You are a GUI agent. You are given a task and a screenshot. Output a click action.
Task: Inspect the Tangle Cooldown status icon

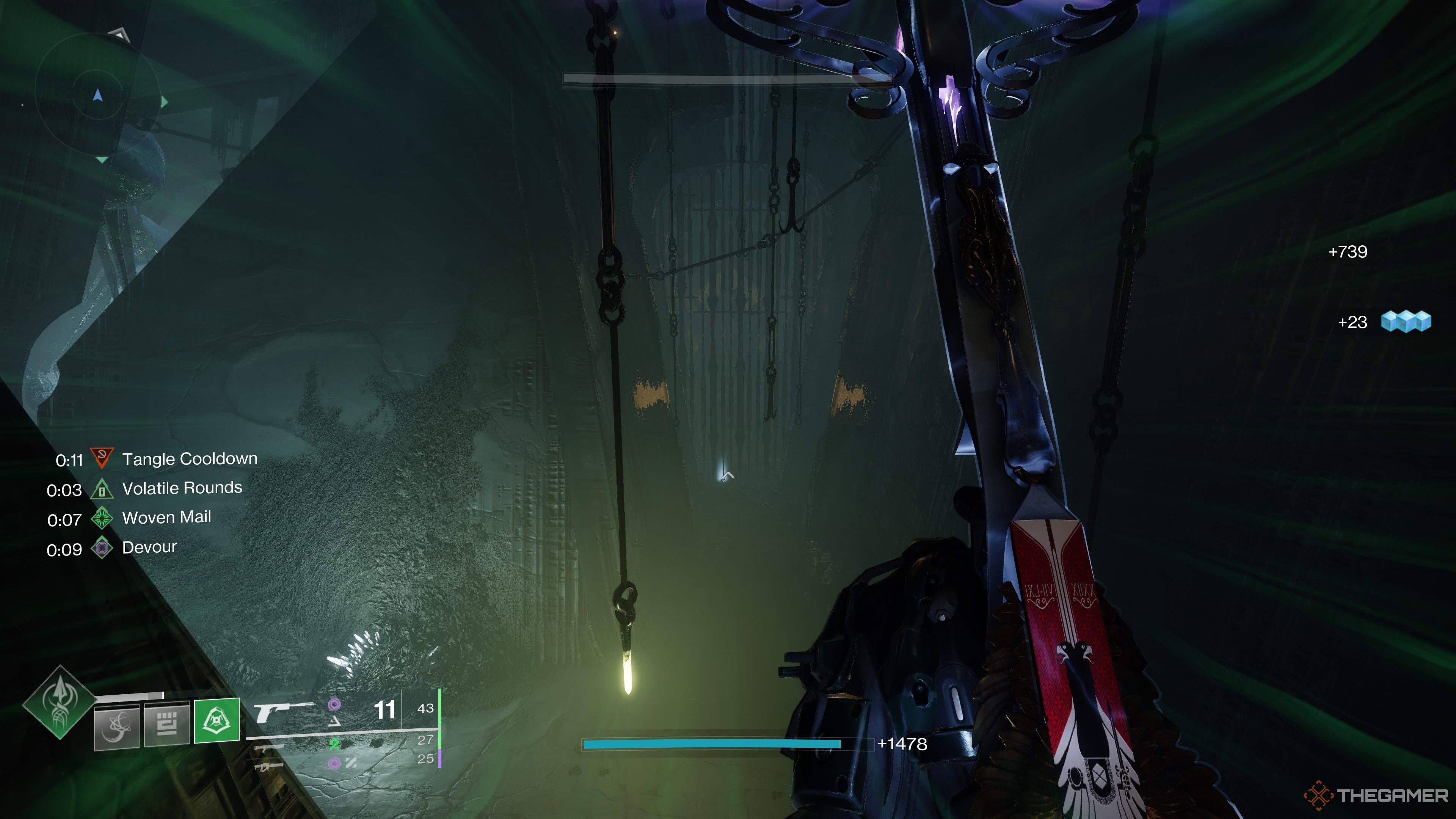click(x=102, y=458)
